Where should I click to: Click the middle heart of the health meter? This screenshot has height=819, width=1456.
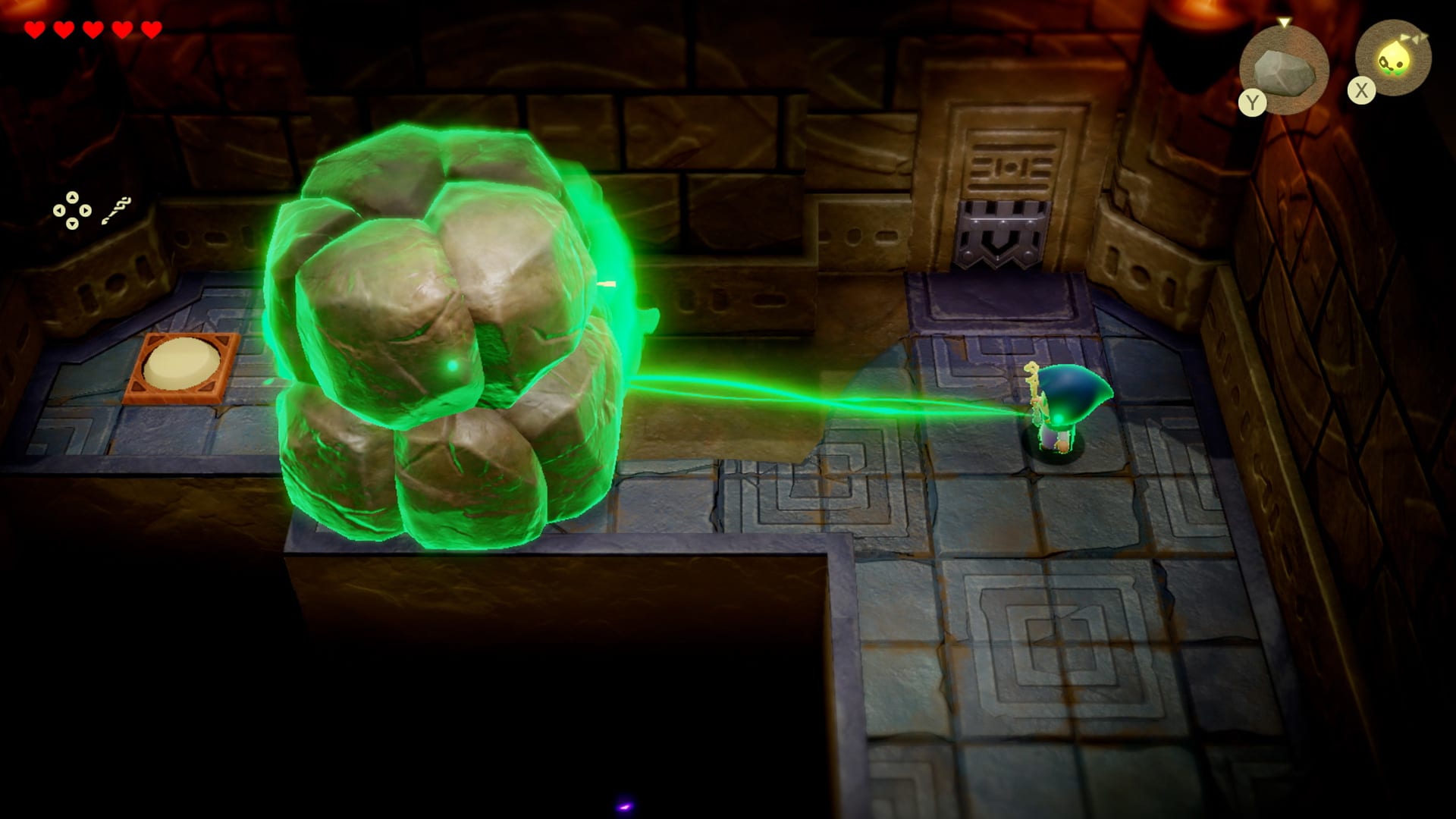(93, 30)
